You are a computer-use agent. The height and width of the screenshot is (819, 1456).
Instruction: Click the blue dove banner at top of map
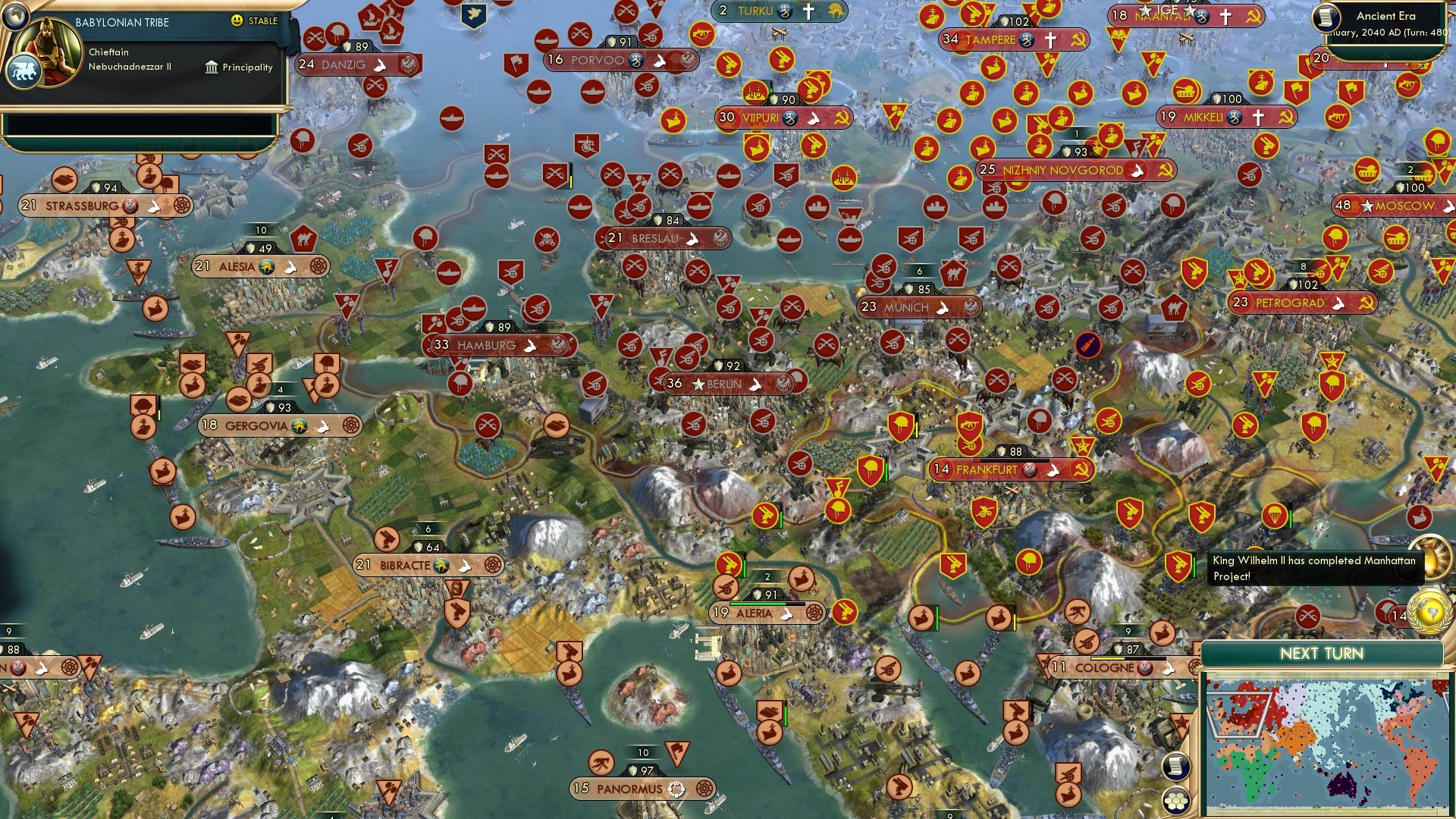474,15
